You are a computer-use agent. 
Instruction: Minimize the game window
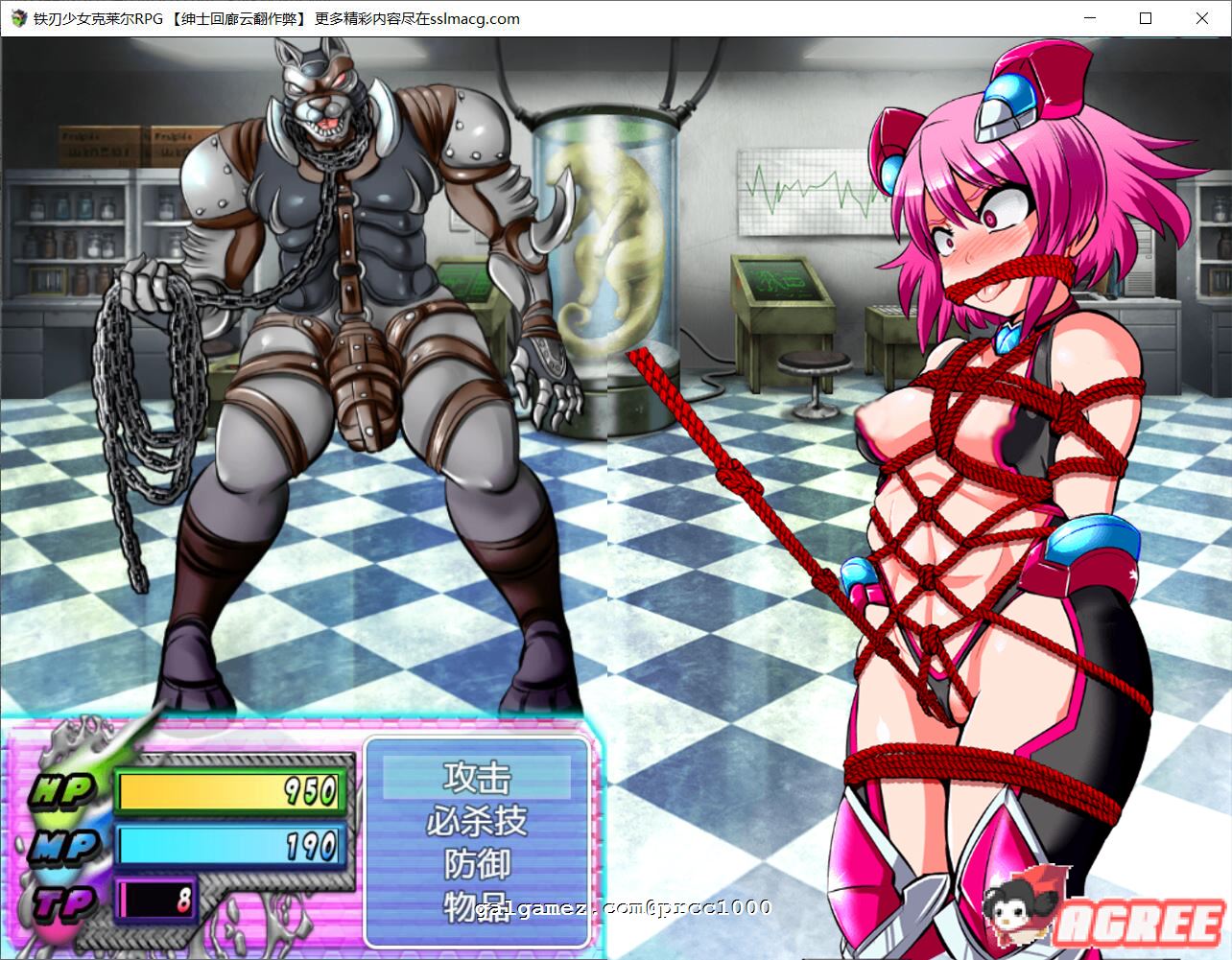1089,18
